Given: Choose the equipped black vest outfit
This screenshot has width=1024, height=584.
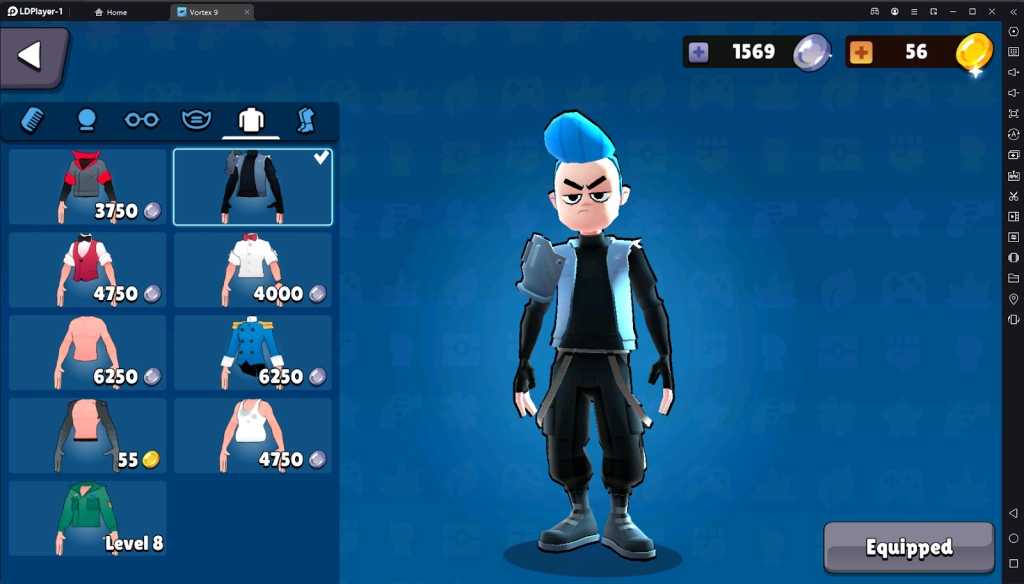Looking at the screenshot, I should tap(253, 187).
